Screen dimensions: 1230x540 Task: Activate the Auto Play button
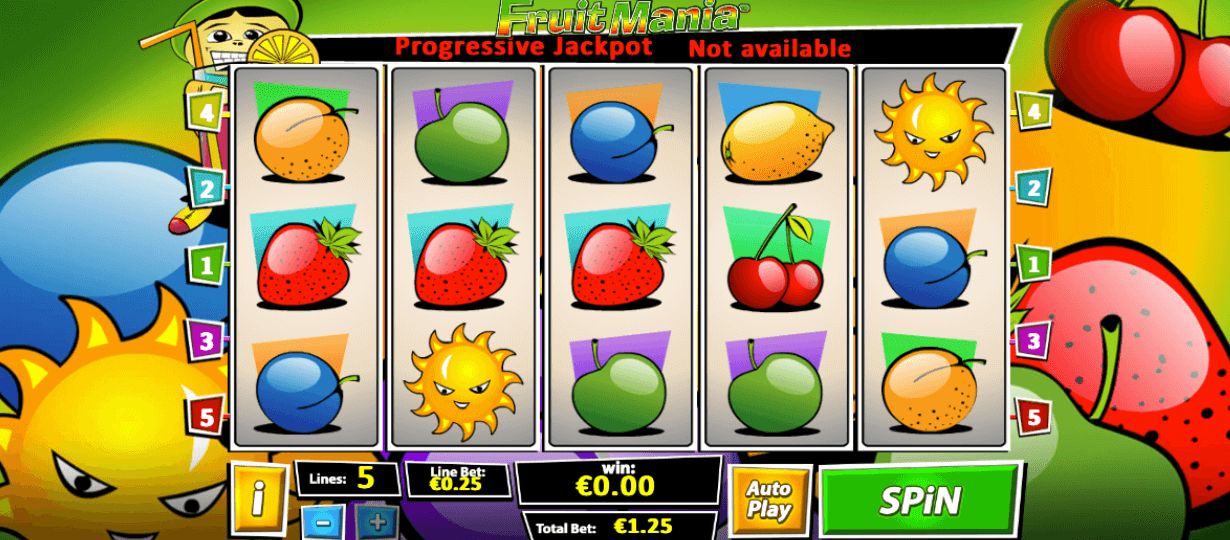[769, 498]
